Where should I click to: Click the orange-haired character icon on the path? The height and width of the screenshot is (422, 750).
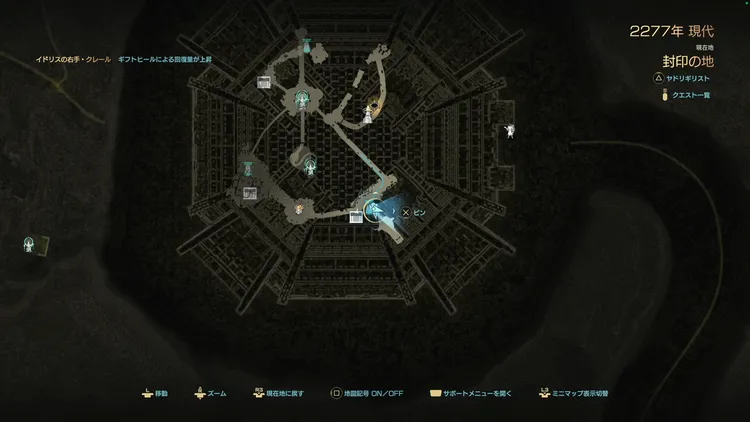pos(299,209)
